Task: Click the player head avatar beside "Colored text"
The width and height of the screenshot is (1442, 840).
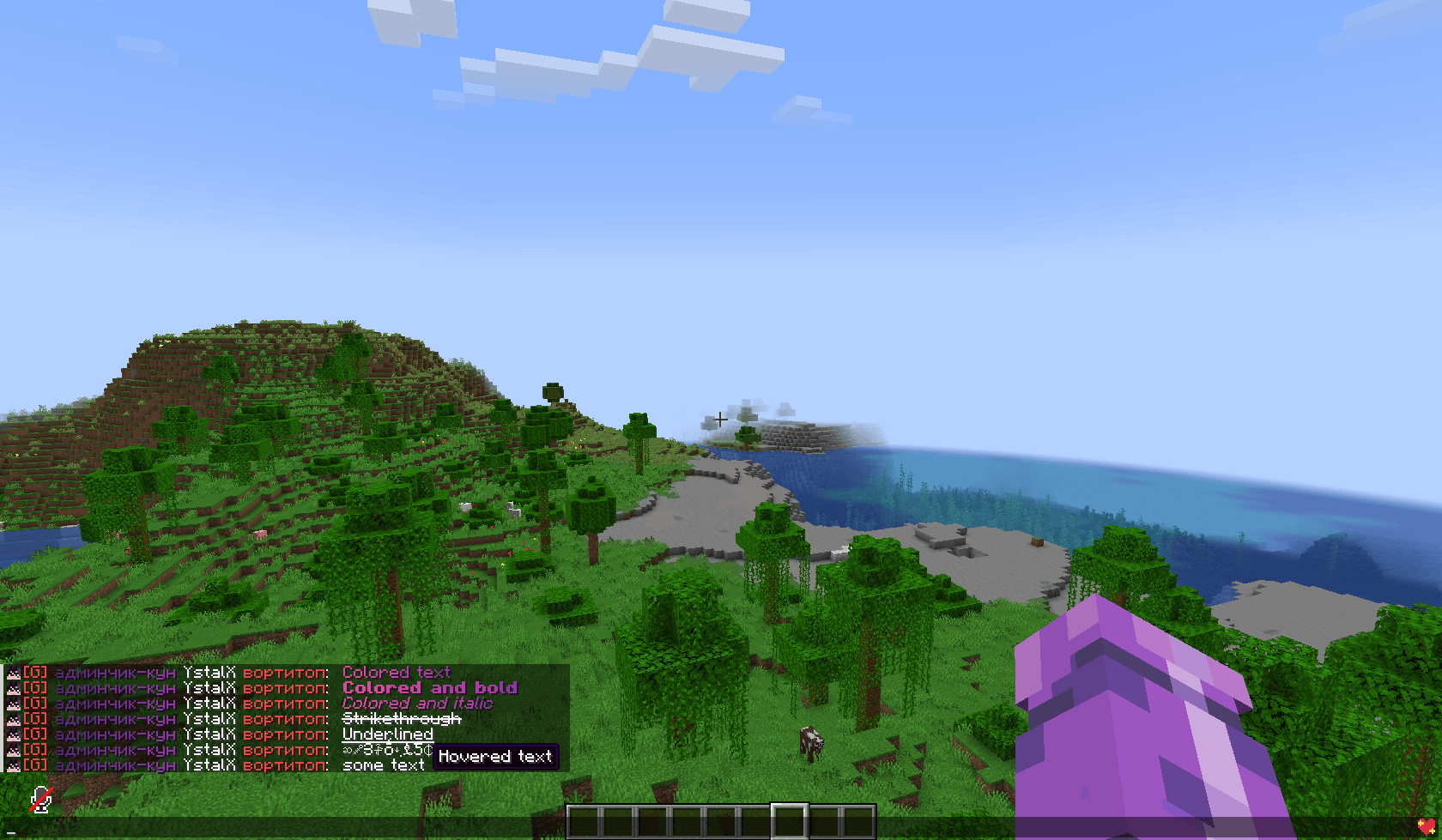Action: [x=13, y=673]
